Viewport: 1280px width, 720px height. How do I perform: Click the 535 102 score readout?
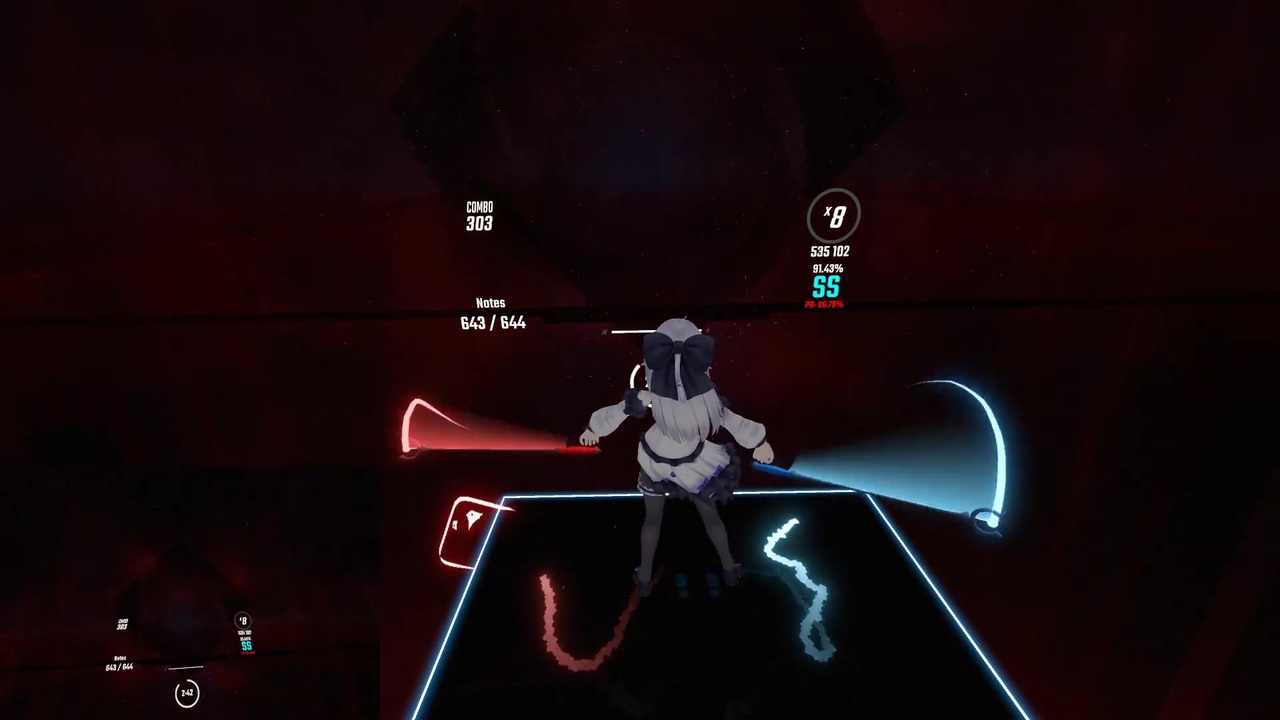(829, 251)
